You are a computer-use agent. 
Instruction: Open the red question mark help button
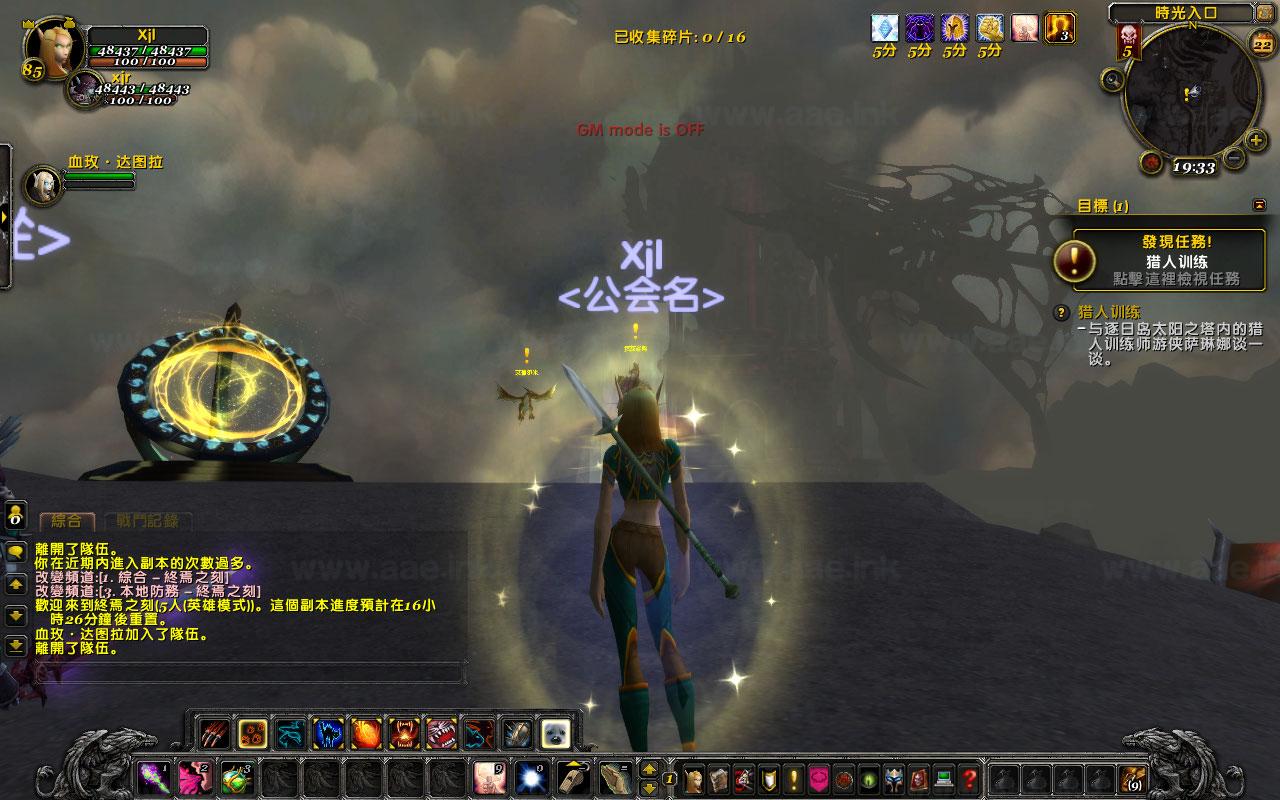tap(968, 778)
